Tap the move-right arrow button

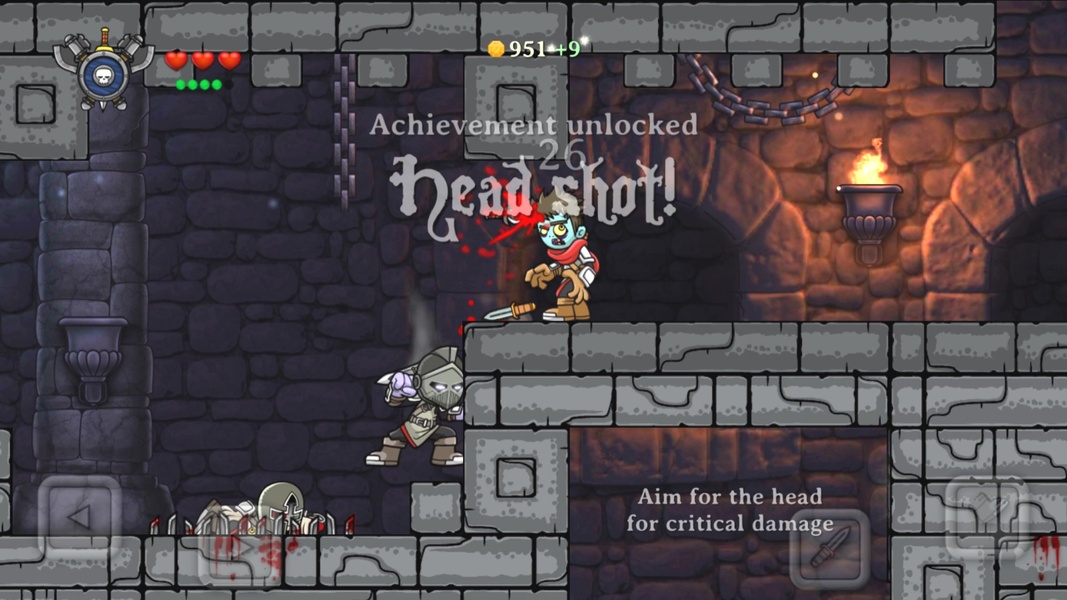pyautogui.click(x=238, y=548)
